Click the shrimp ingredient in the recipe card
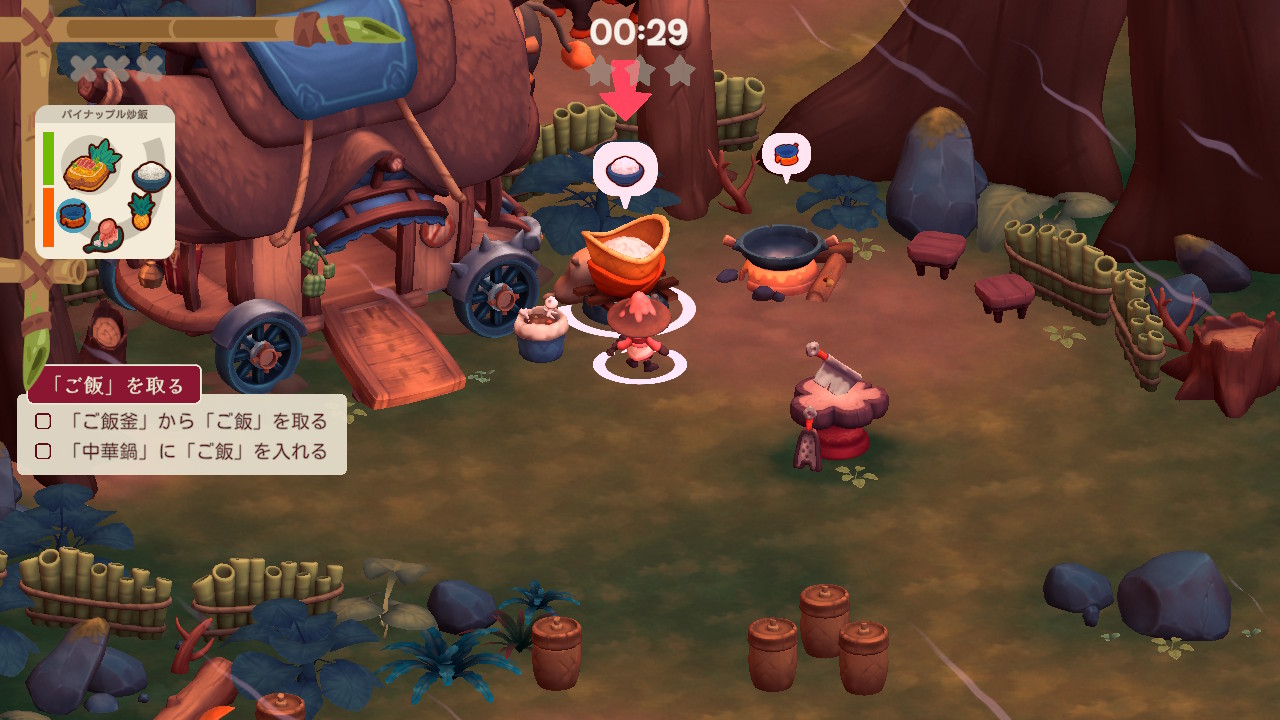 tap(104, 236)
